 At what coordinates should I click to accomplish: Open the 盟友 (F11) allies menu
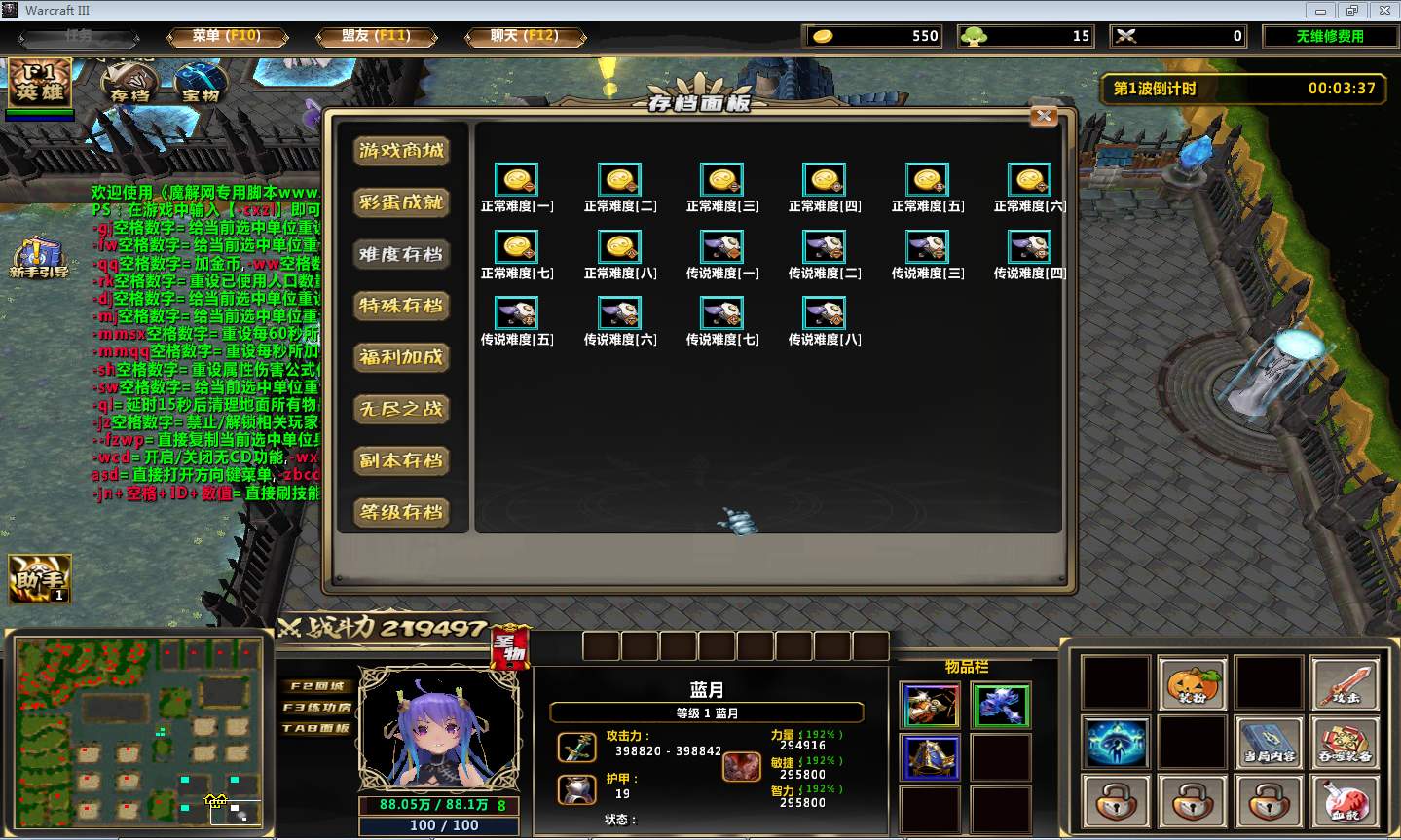coord(376,36)
